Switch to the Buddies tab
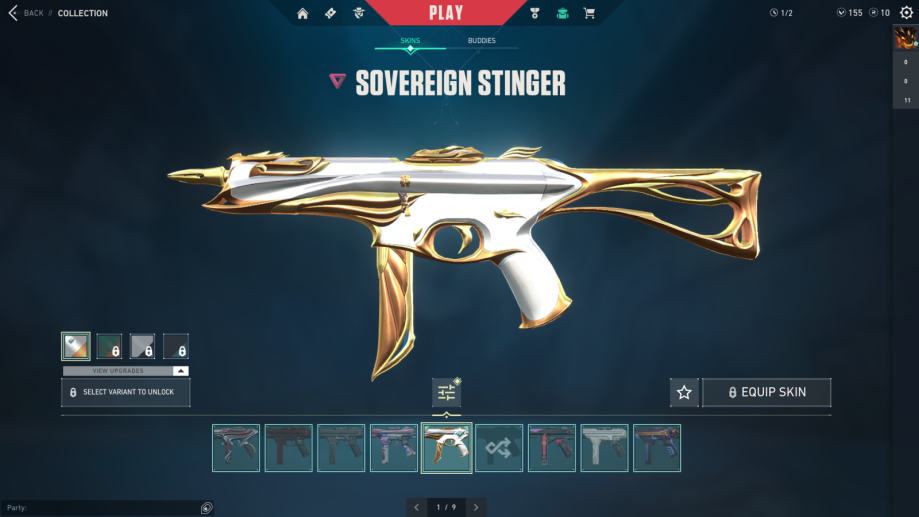 (x=481, y=41)
